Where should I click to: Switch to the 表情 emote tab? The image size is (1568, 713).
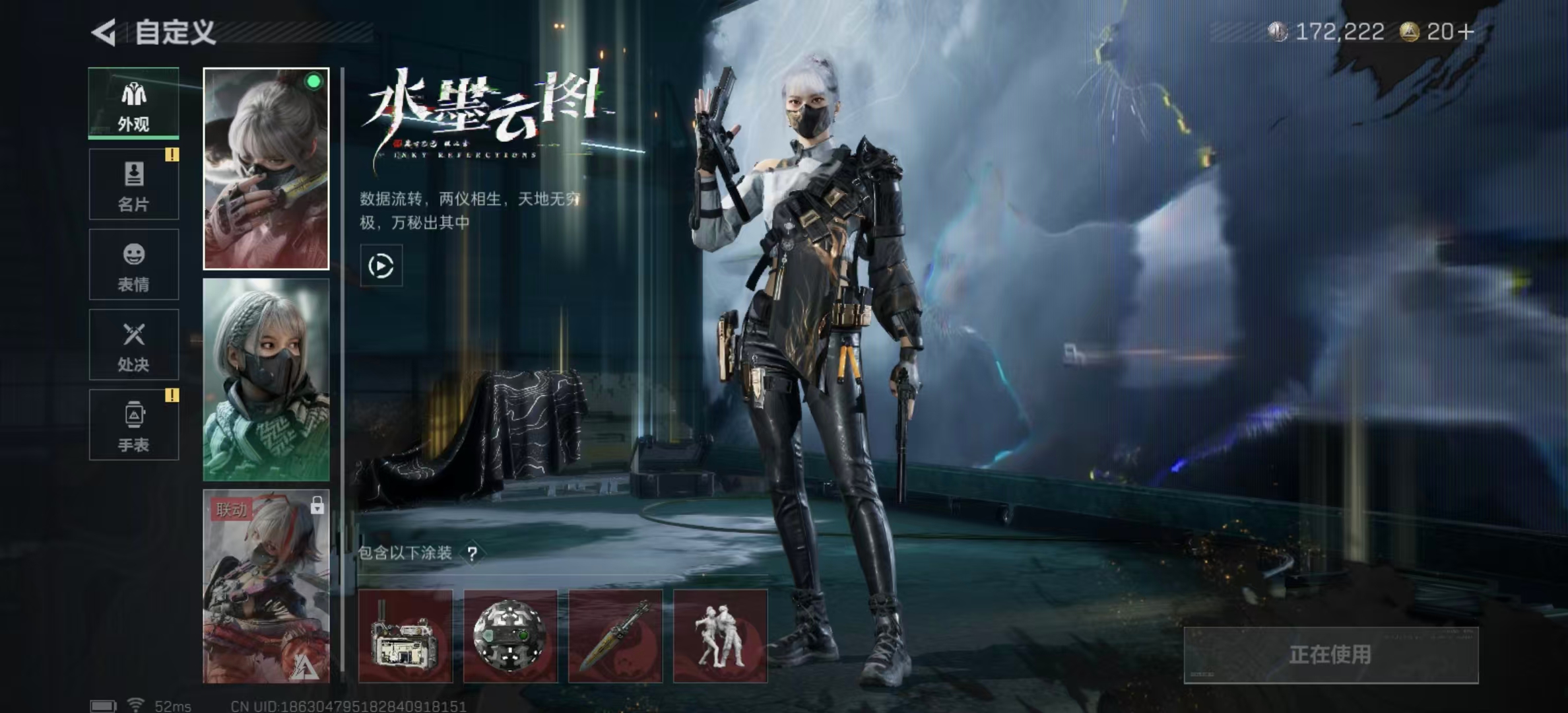click(134, 265)
